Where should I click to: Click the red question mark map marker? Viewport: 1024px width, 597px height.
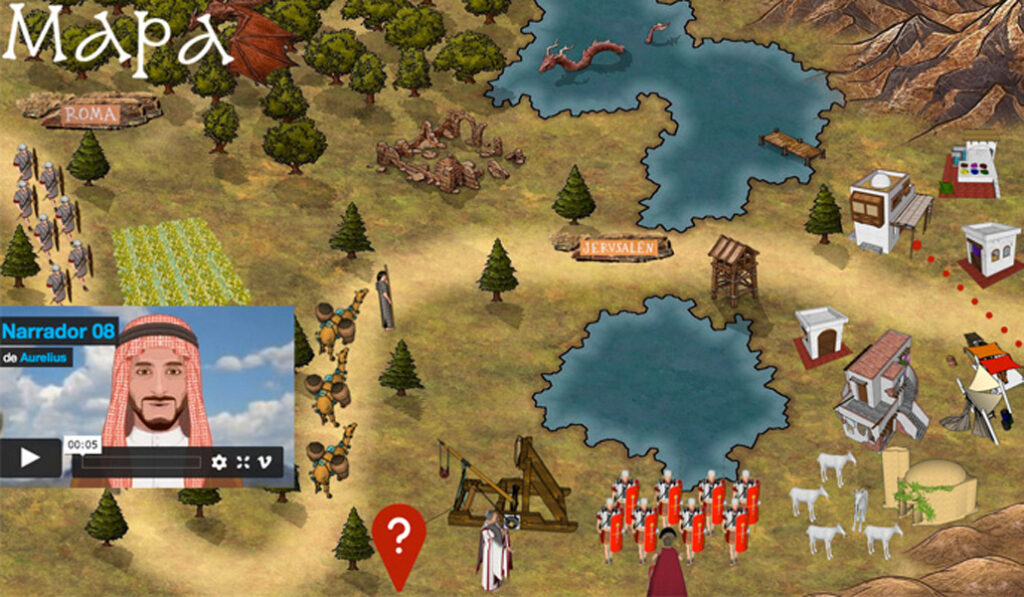pyautogui.click(x=398, y=538)
